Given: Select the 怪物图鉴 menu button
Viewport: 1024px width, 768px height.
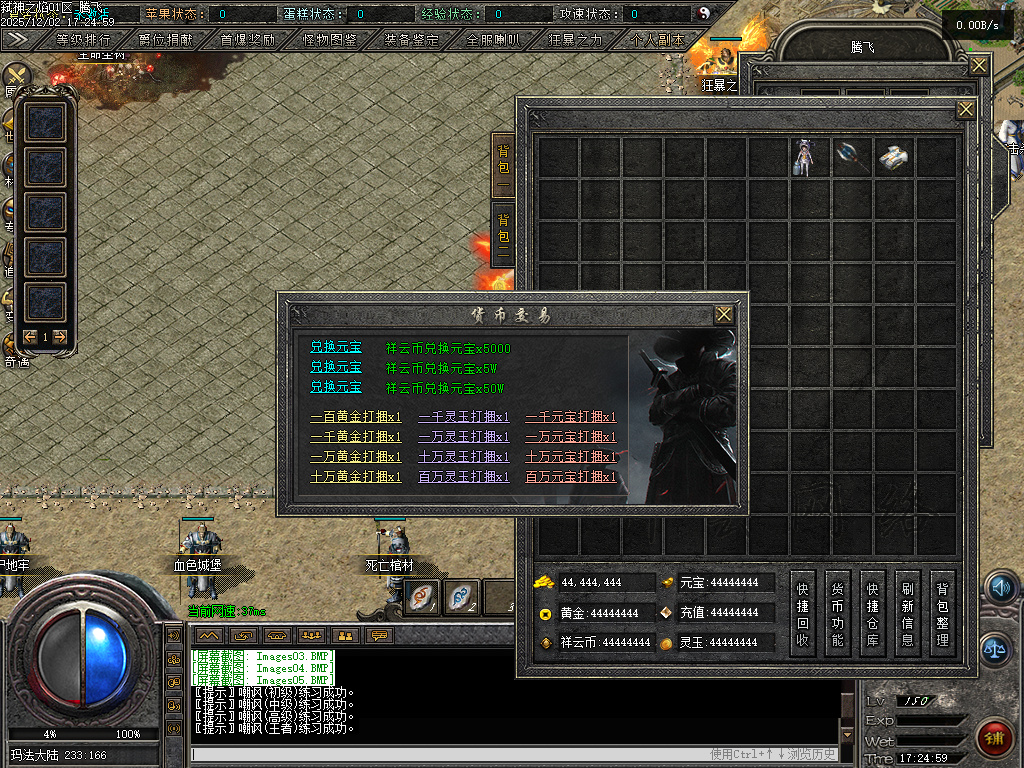Looking at the screenshot, I should 329,41.
